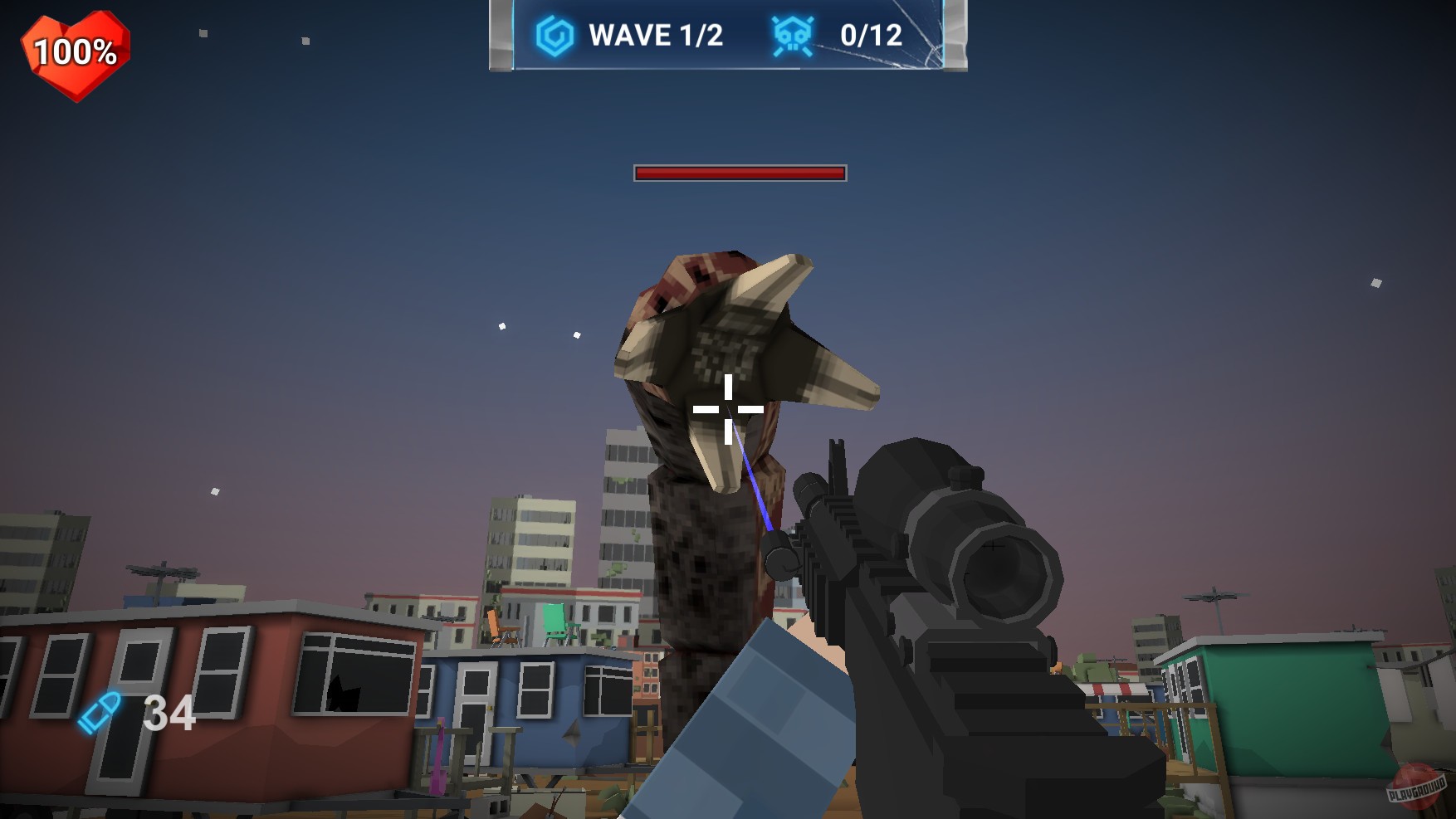Click the WAVE 1/2 label
The height and width of the screenshot is (819, 1456).
(x=656, y=34)
